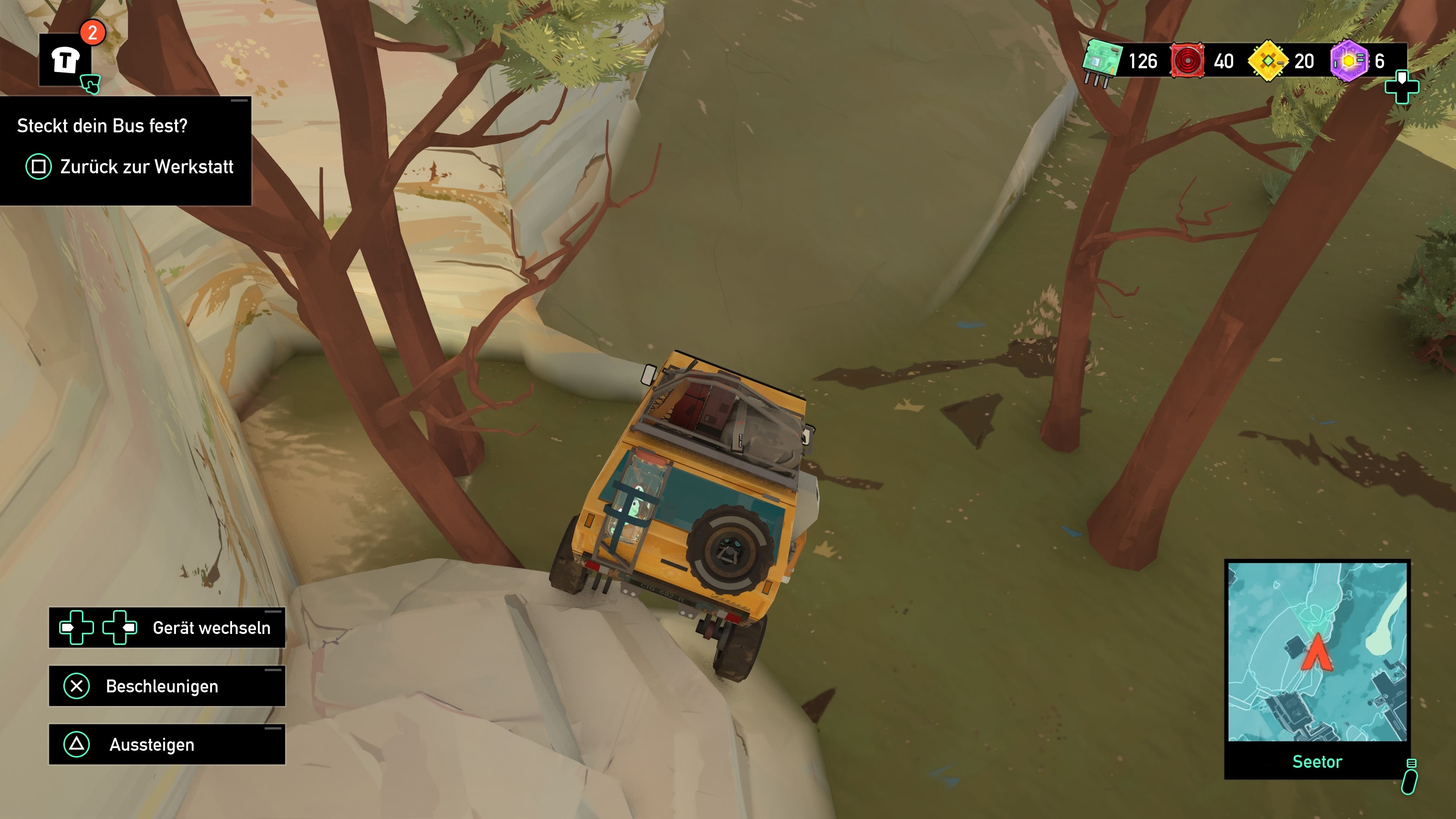1456x819 pixels.
Task: Click the red coil resource icon showing 40
Action: 1188,61
